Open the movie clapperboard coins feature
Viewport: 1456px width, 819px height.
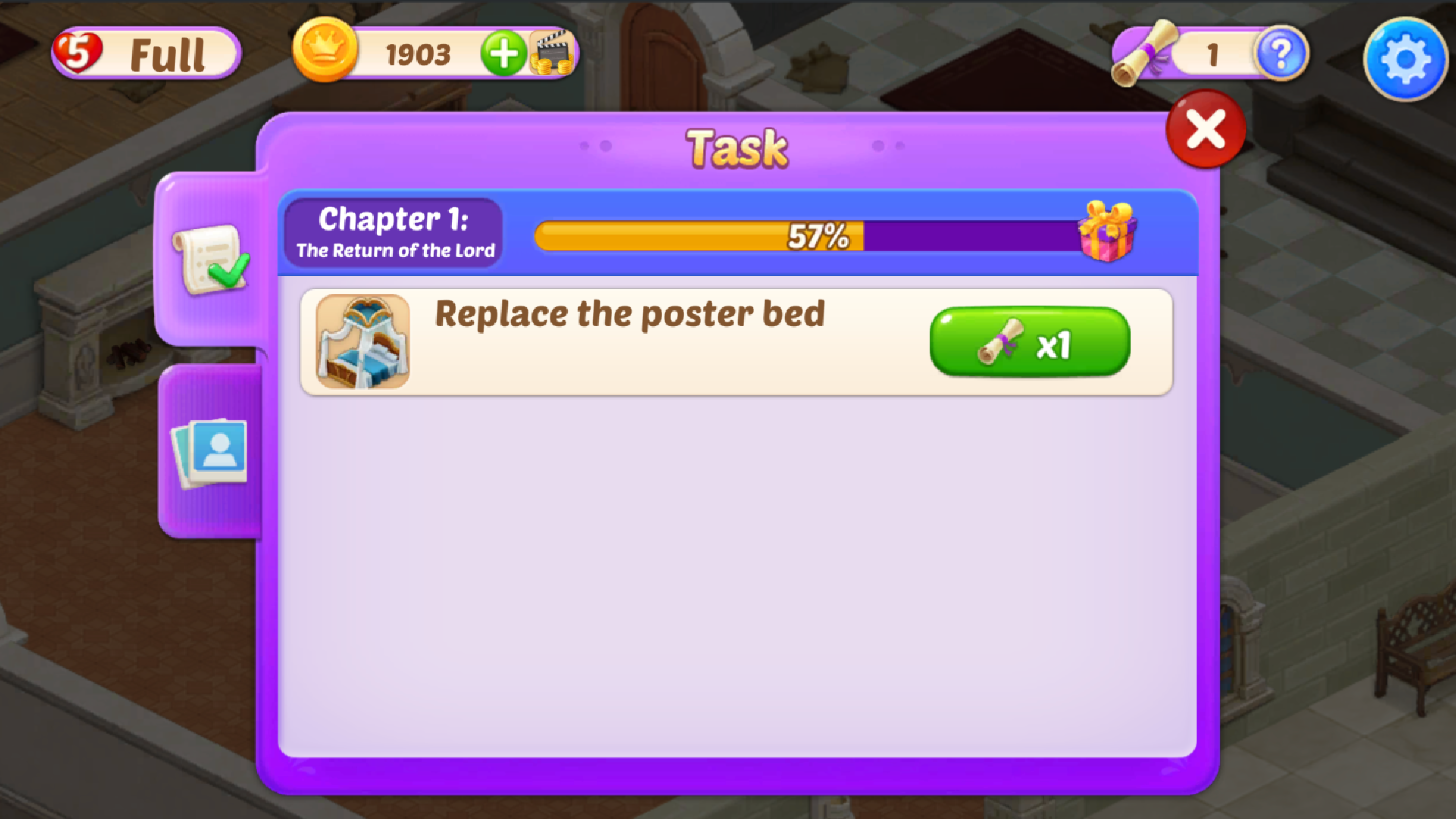pos(553,52)
